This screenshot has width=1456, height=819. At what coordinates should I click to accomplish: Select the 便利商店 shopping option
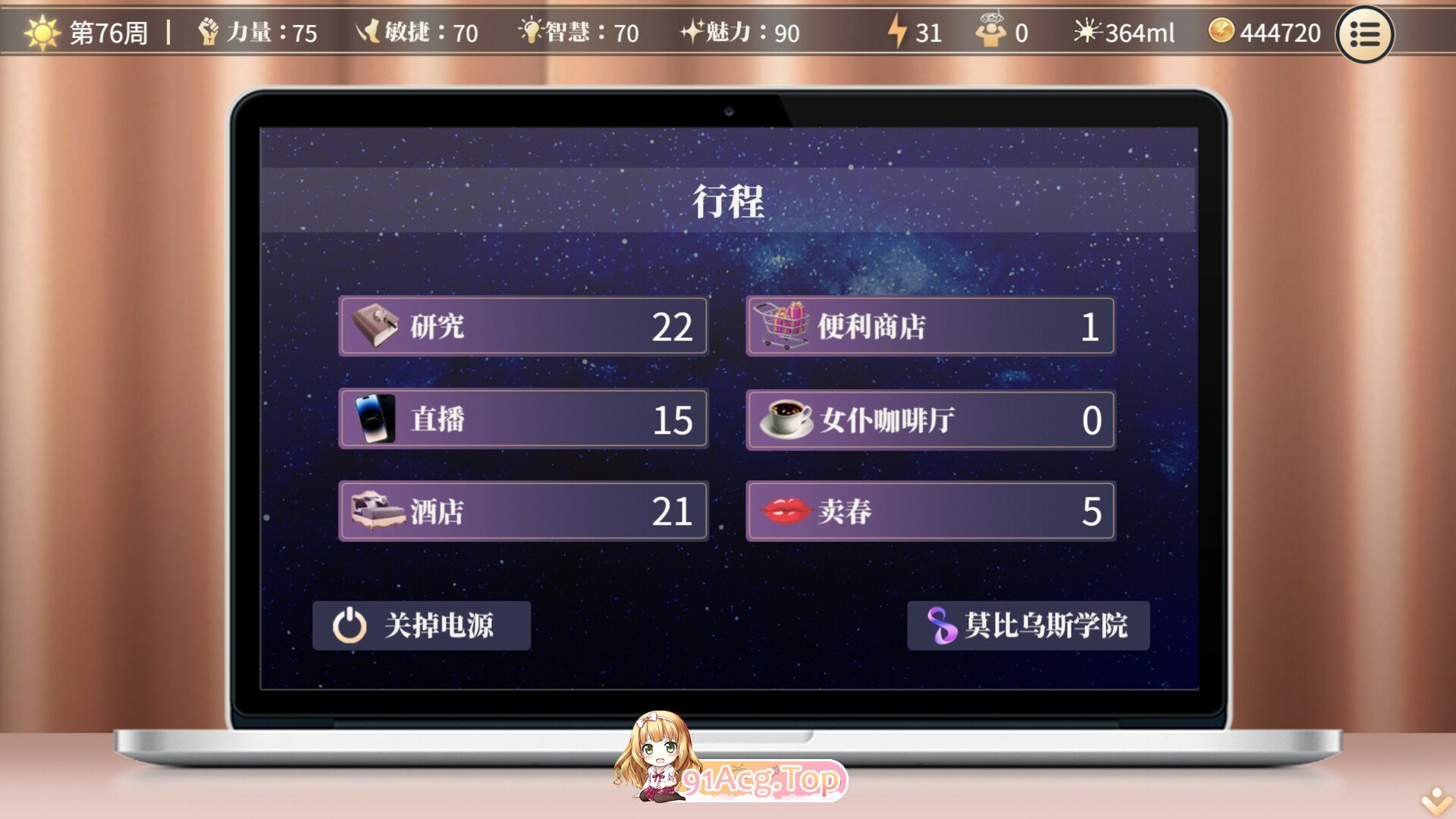coord(930,326)
